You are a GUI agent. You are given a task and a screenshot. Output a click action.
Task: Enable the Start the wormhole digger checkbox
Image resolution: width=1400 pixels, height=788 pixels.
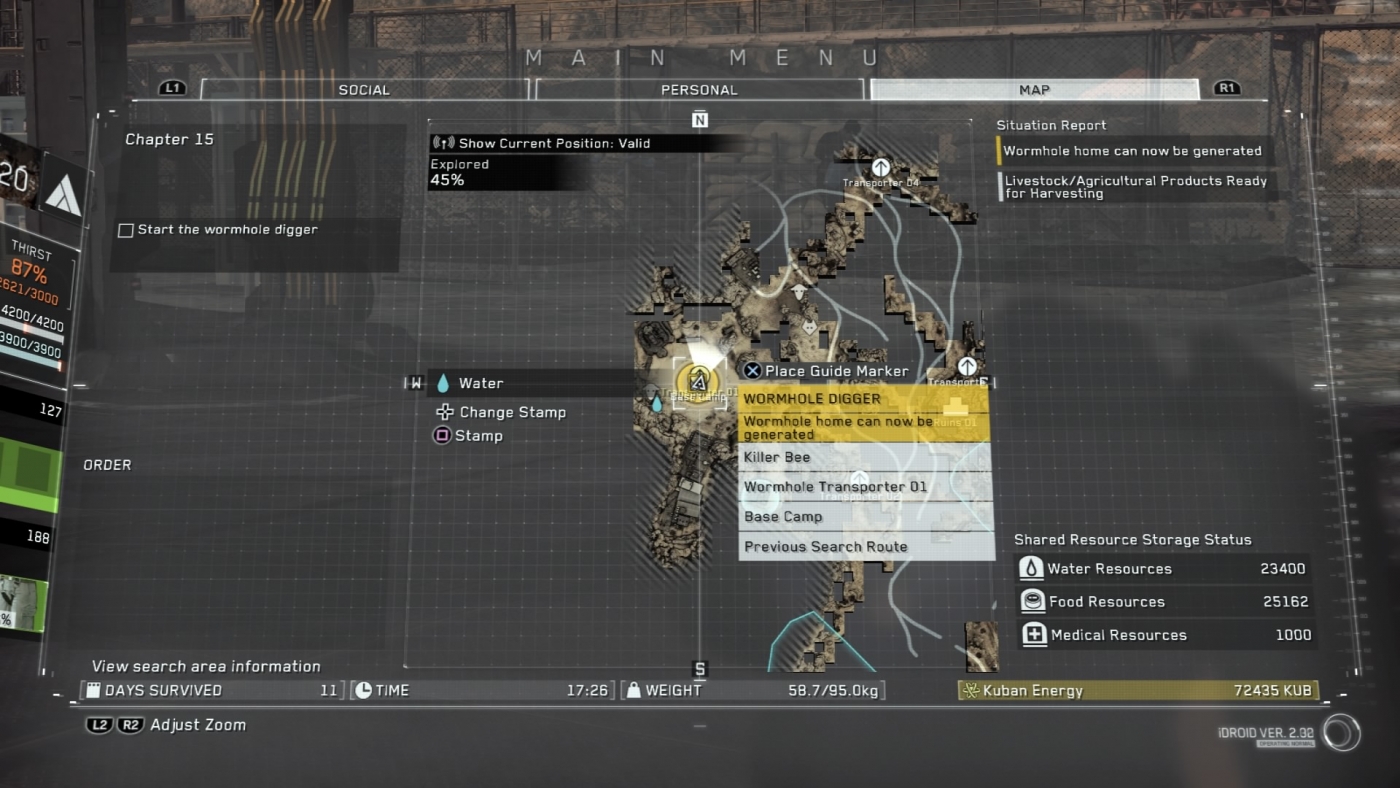(125, 228)
